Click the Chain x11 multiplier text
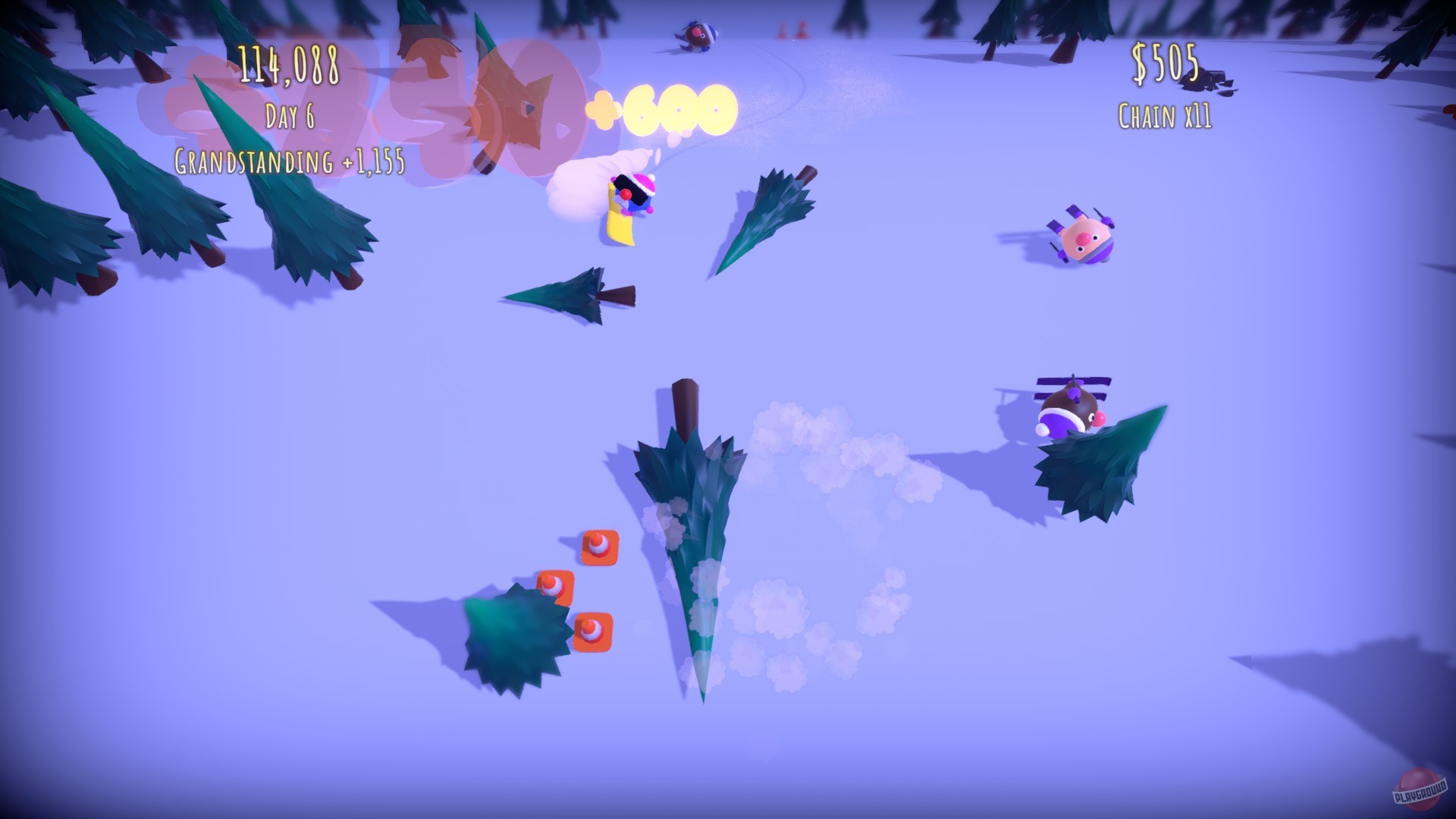The width and height of the screenshot is (1456, 819). point(1164,115)
